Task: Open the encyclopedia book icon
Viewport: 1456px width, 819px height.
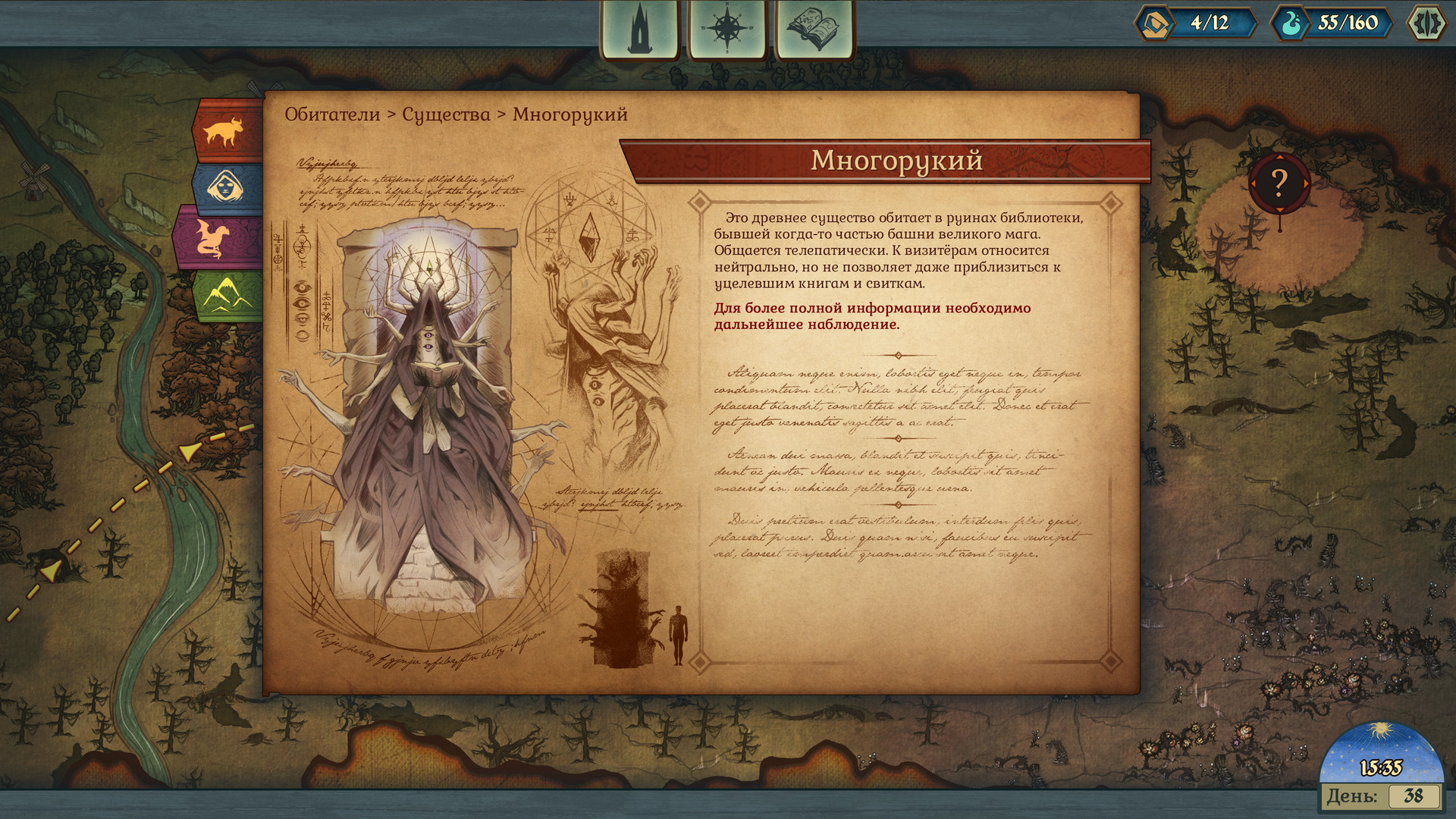Action: [811, 29]
